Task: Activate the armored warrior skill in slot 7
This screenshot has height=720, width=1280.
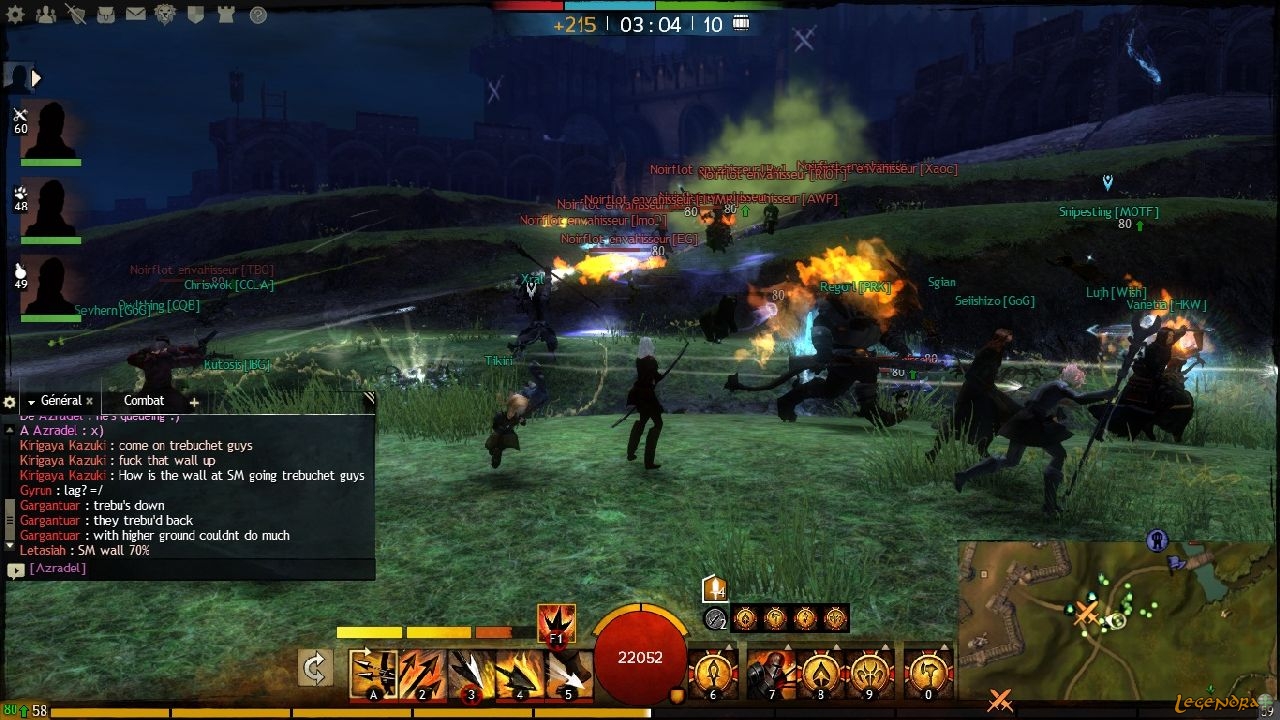Action: pos(771,674)
